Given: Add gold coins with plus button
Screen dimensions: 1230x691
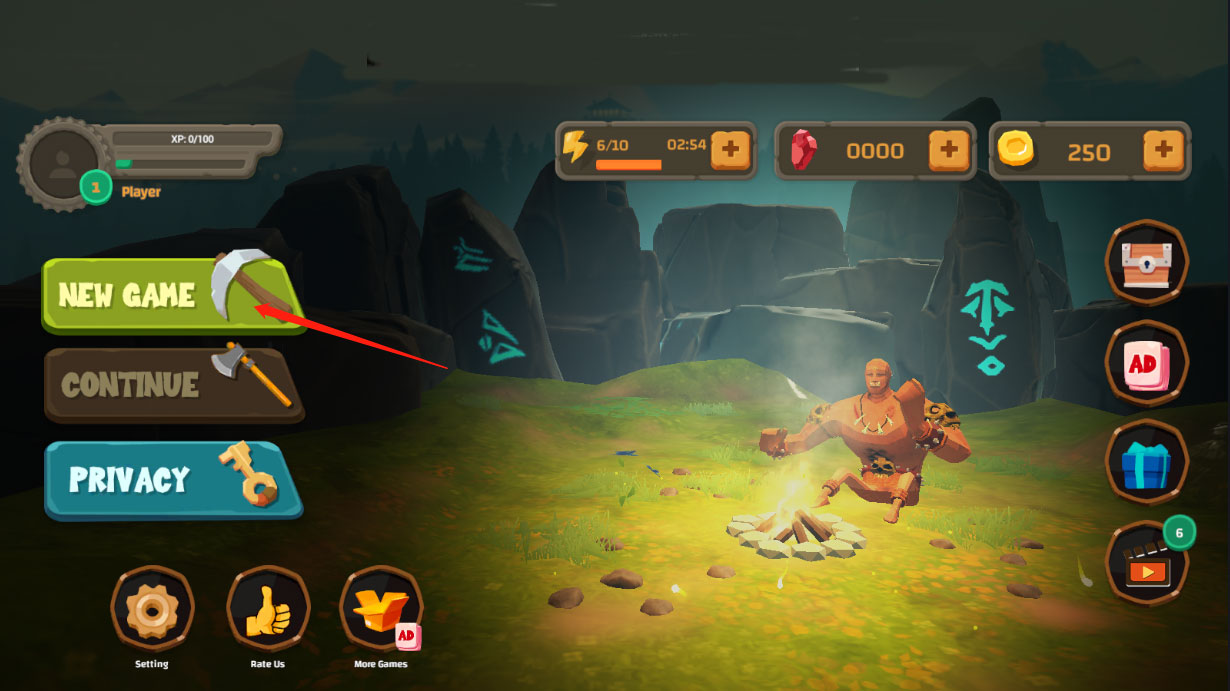Looking at the screenshot, I should 1163,151.
